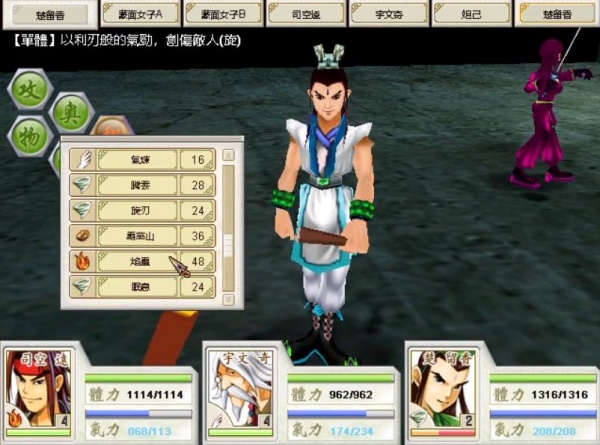Click the skill list scroll-up arrow

pos(228,156)
